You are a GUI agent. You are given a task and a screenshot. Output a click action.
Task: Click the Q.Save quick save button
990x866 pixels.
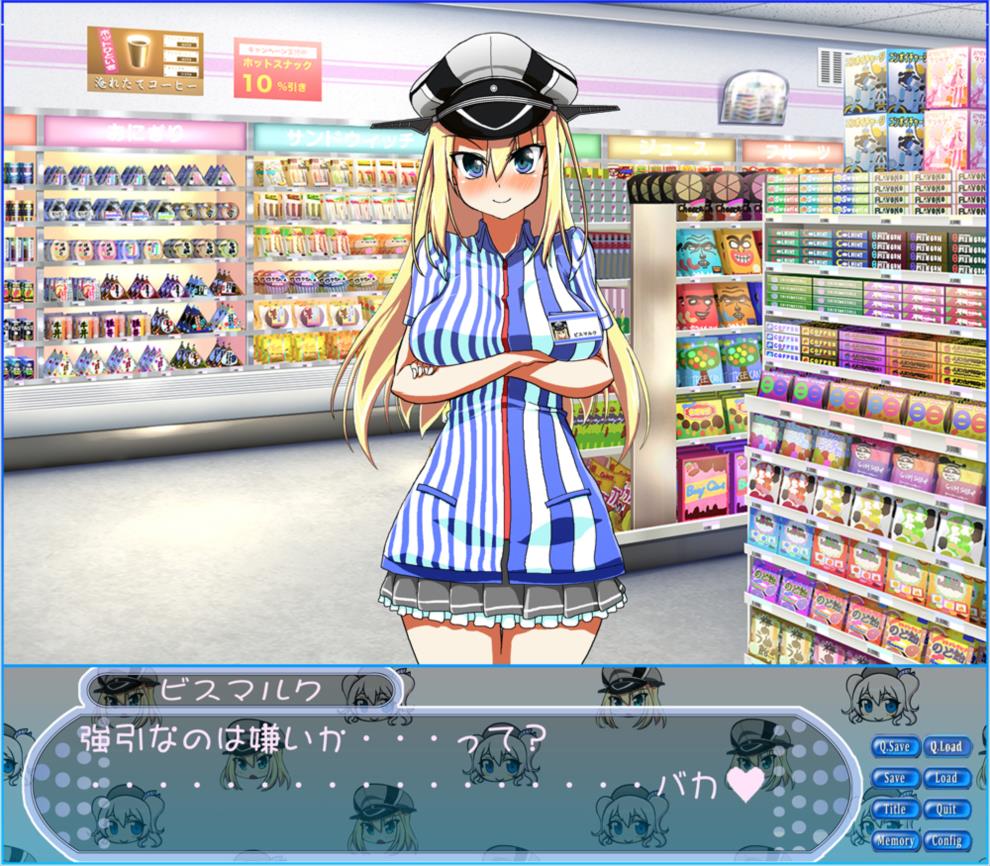895,746
